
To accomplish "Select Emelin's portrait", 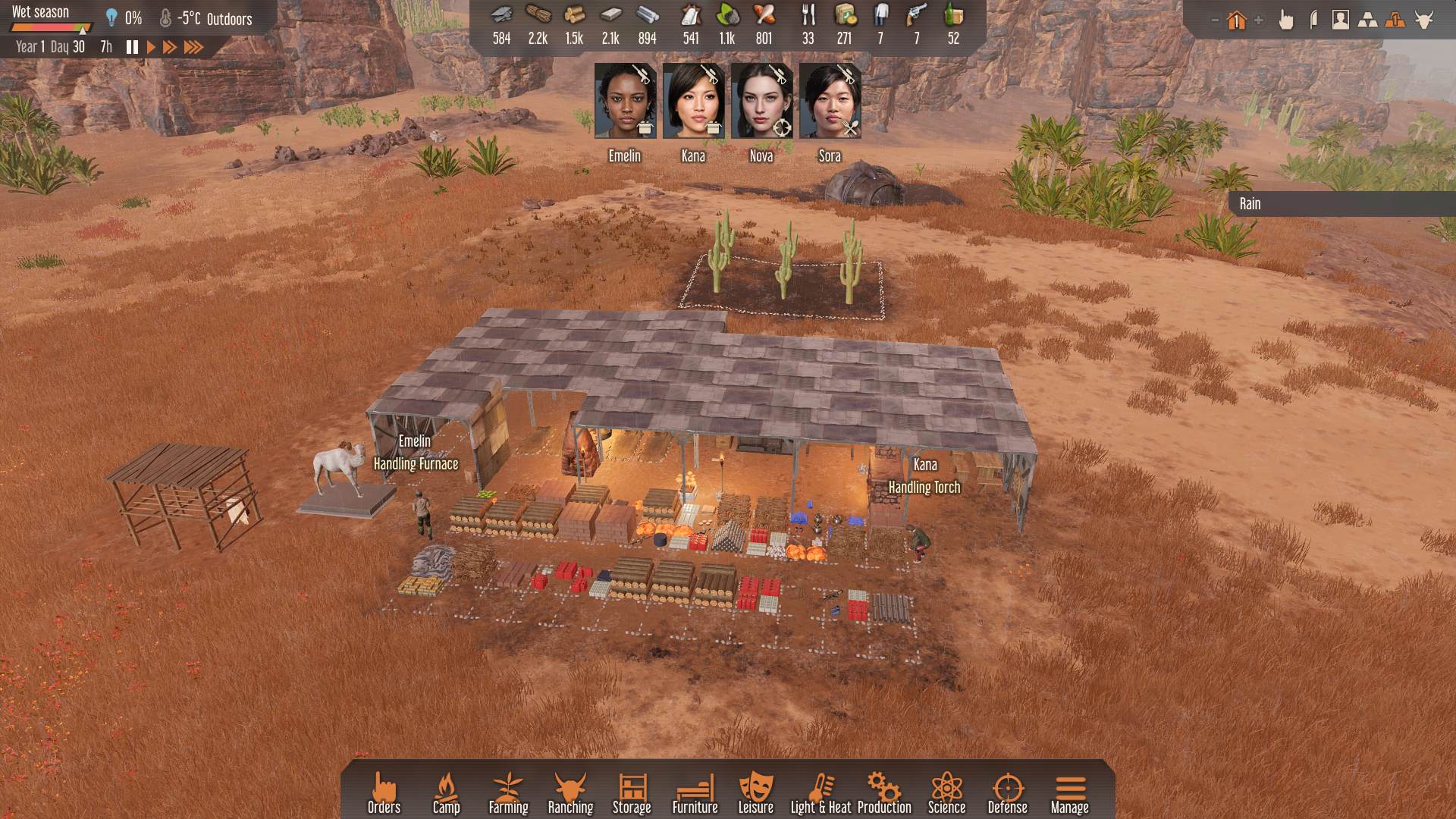I will coord(625,102).
